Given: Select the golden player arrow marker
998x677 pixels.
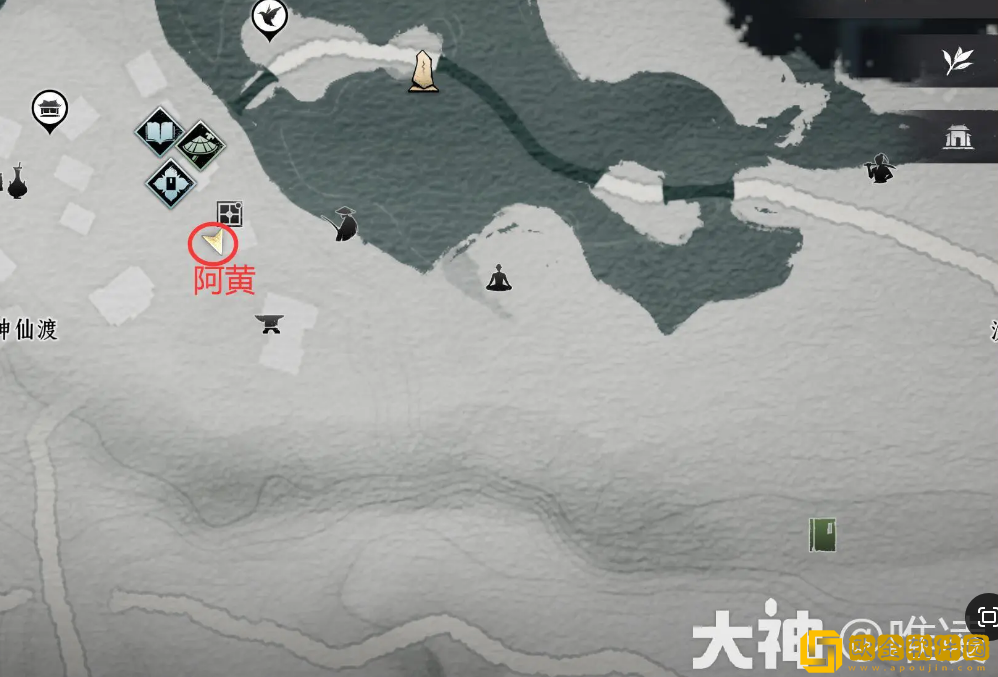Looking at the screenshot, I should click(x=214, y=241).
